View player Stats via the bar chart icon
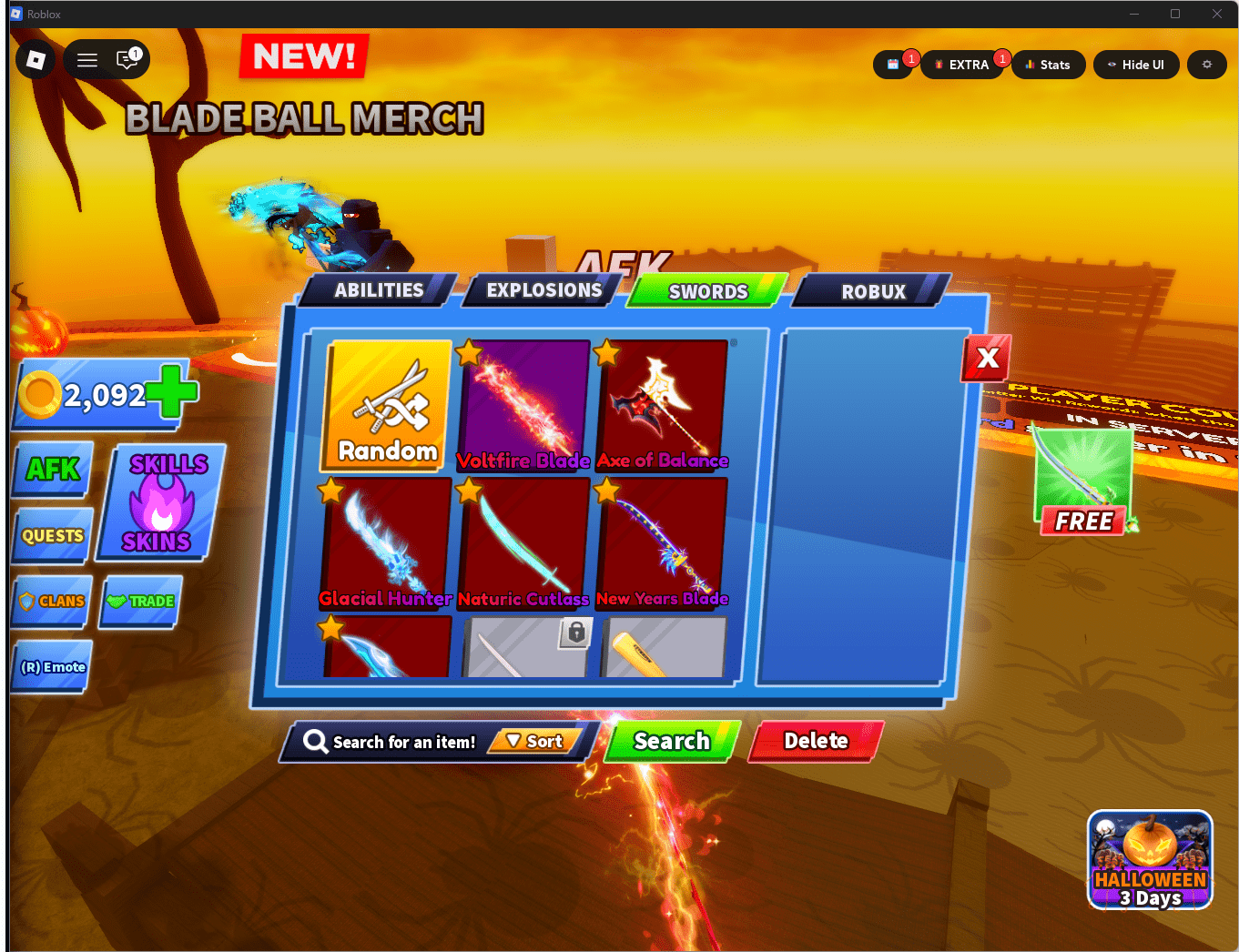The height and width of the screenshot is (952, 1239). [1048, 65]
